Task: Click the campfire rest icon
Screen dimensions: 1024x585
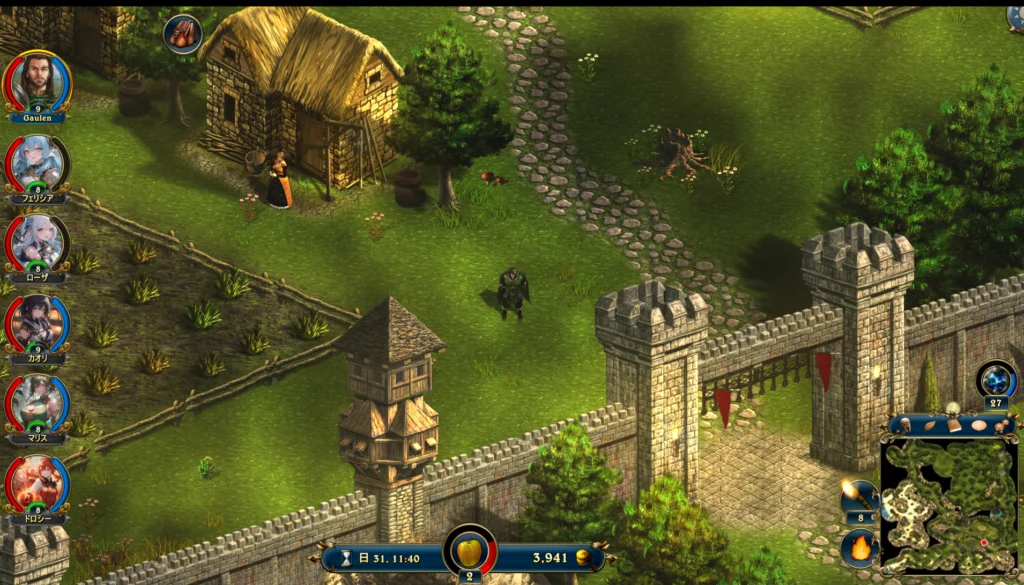Action: (x=860, y=548)
